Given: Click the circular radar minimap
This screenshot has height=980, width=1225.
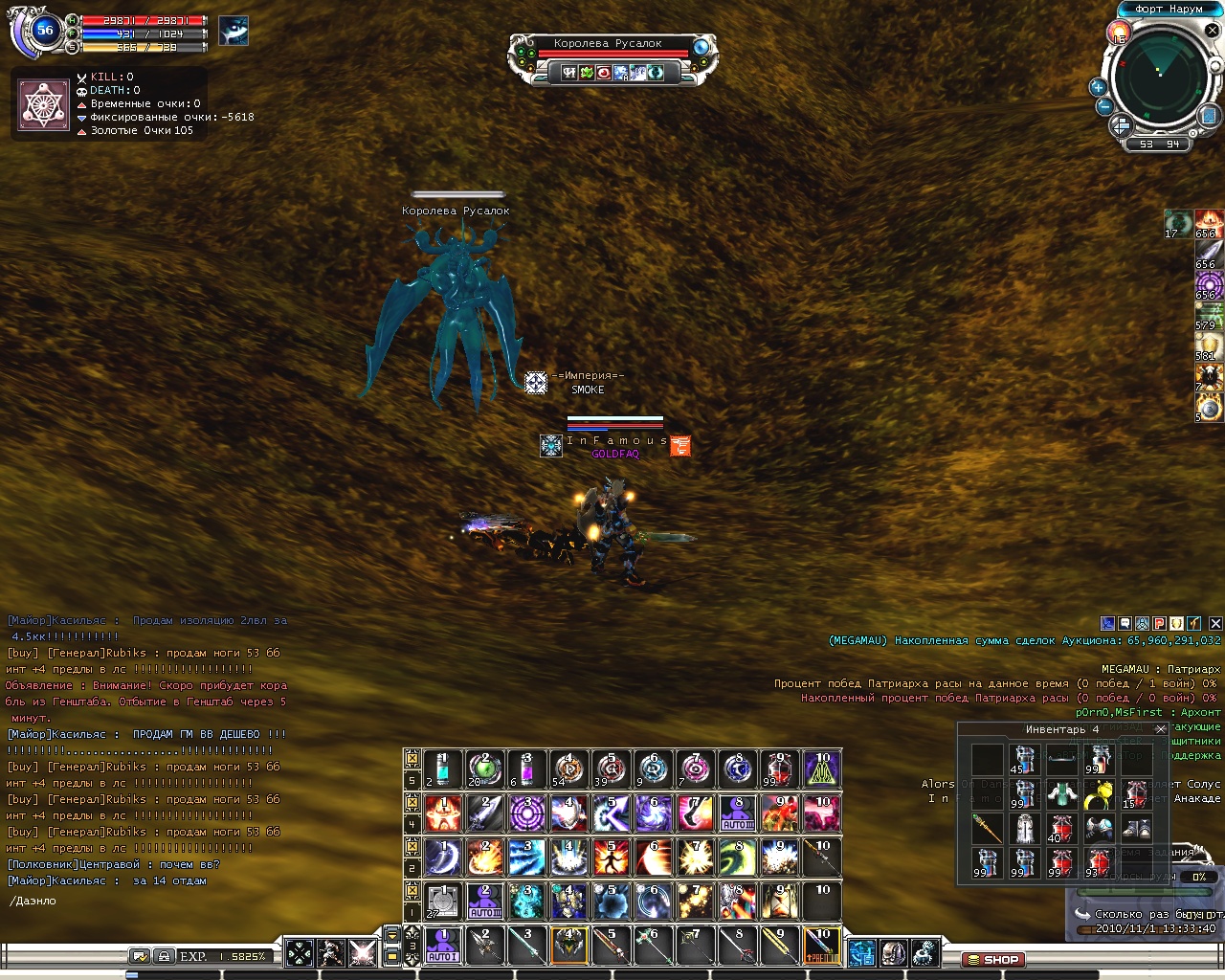Looking at the screenshot, I should point(1160,79).
